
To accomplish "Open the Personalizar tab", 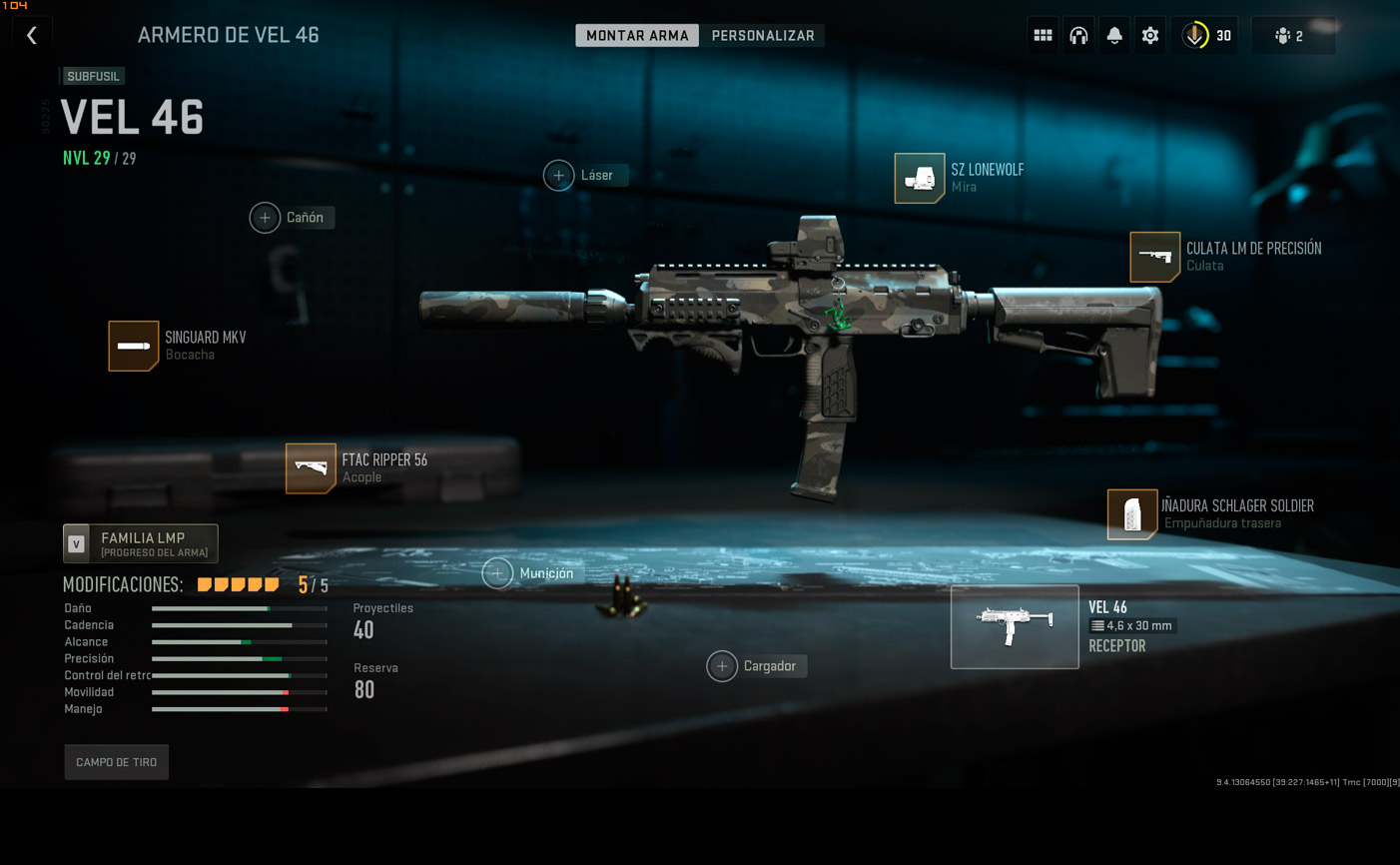I will [x=763, y=36].
